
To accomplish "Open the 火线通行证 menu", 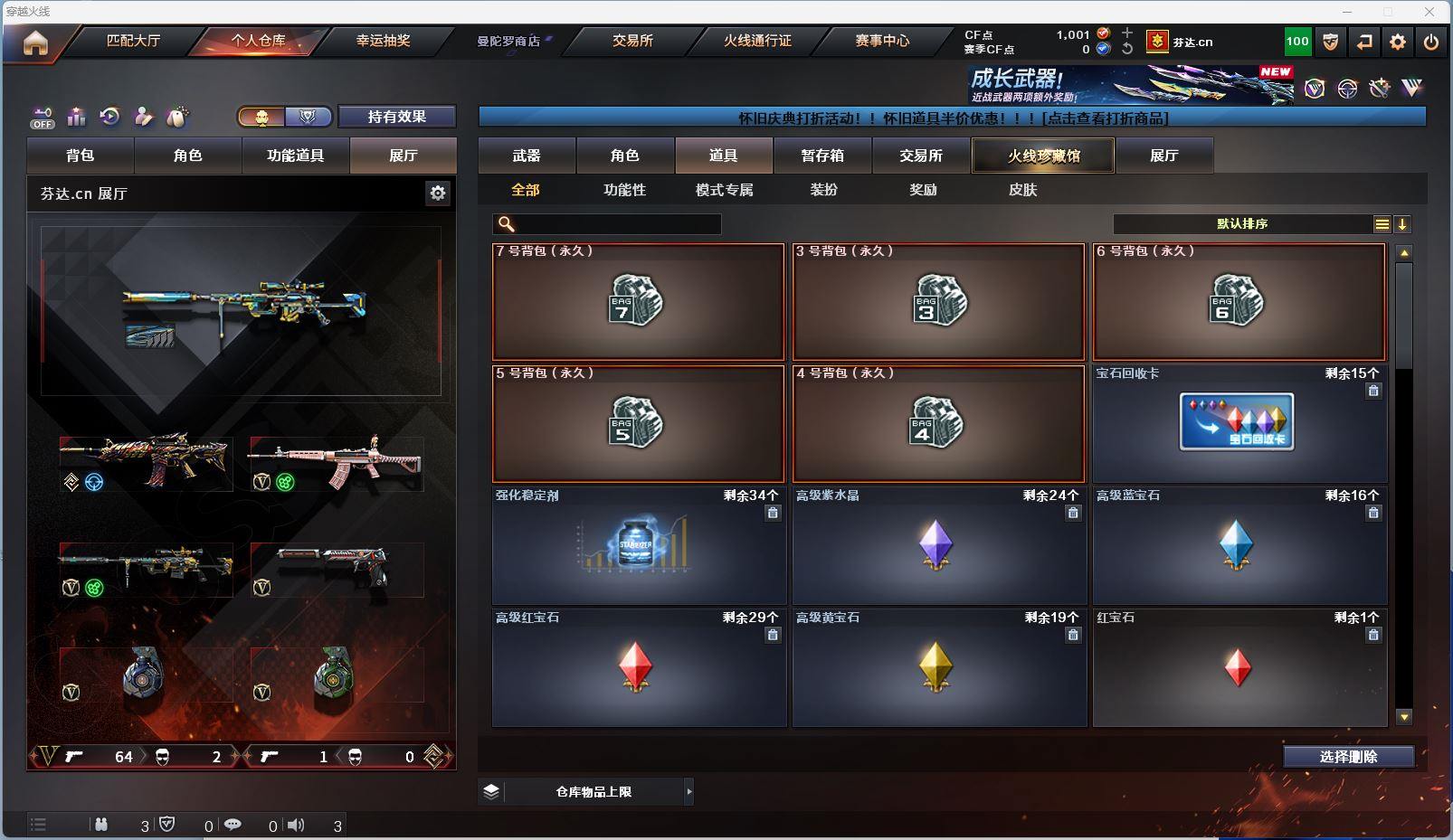I will [757, 41].
